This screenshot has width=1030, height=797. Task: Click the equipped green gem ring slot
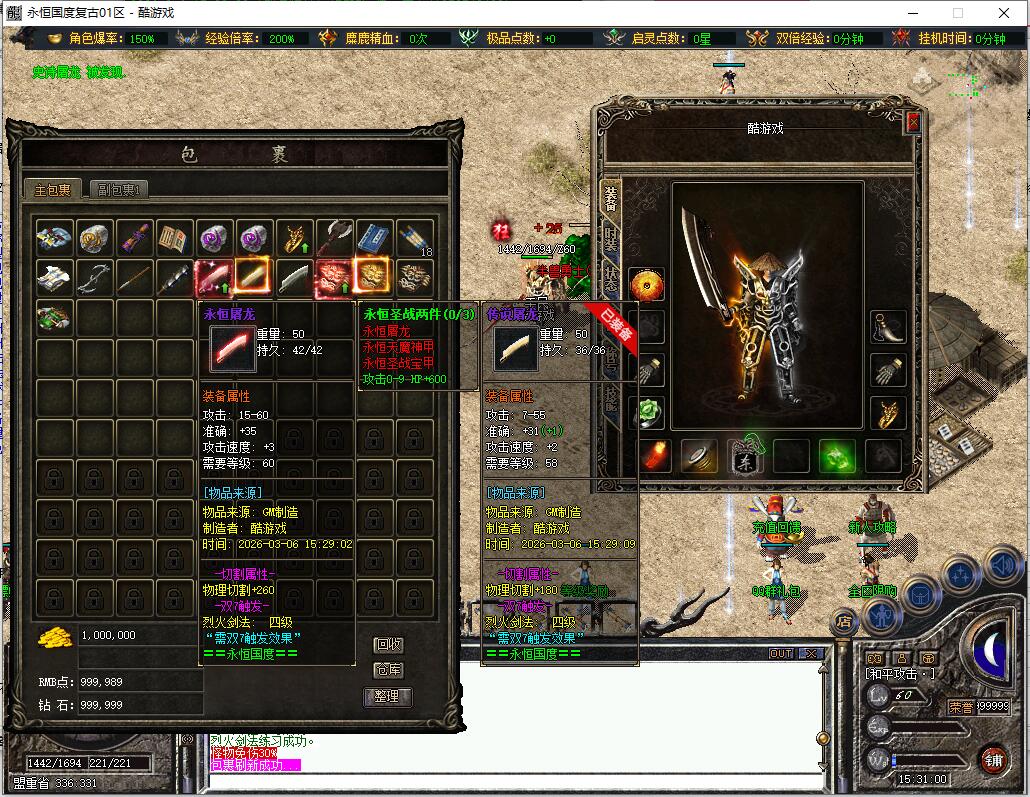(647, 411)
